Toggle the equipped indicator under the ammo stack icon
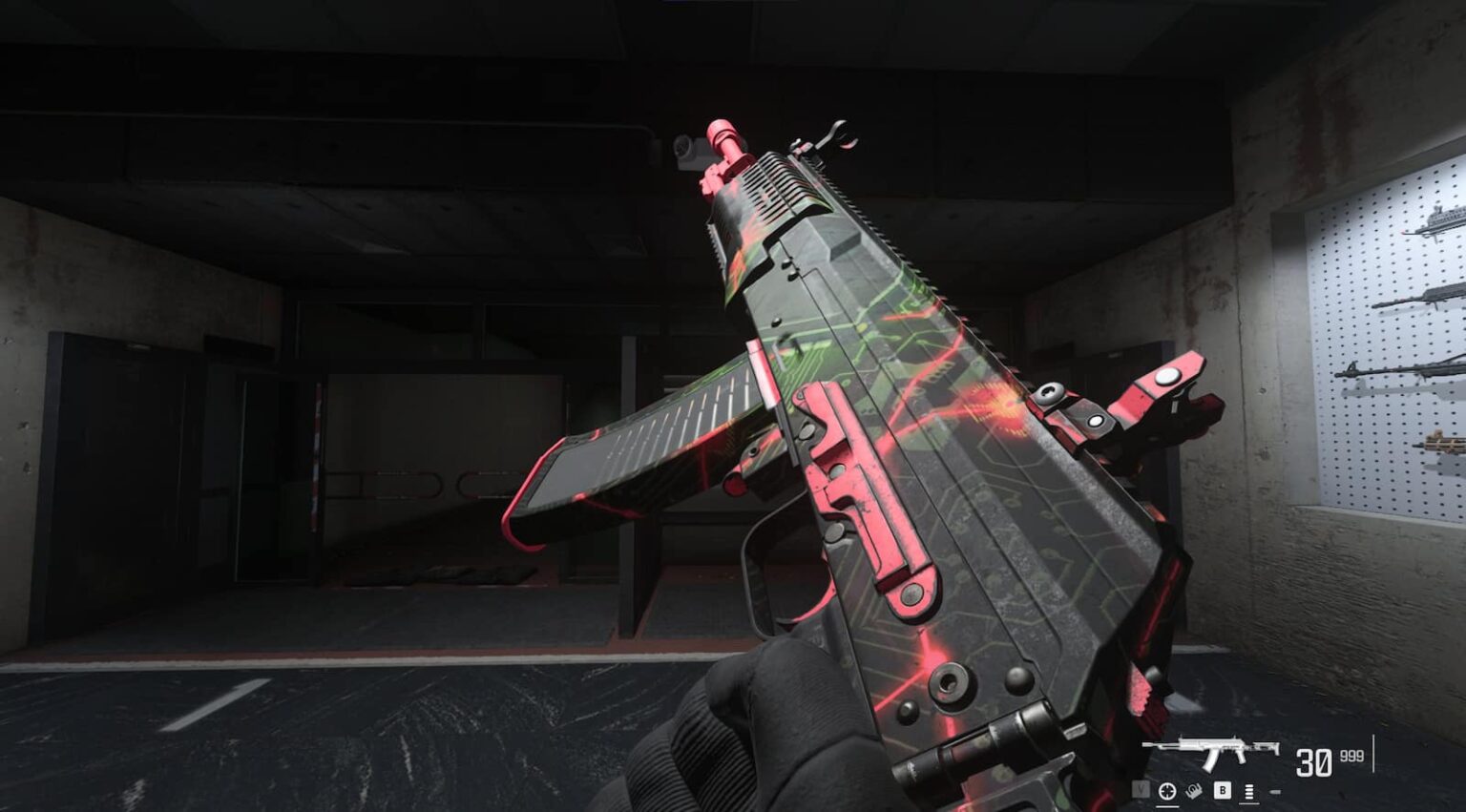This screenshot has height=812, width=1466. [1249, 803]
